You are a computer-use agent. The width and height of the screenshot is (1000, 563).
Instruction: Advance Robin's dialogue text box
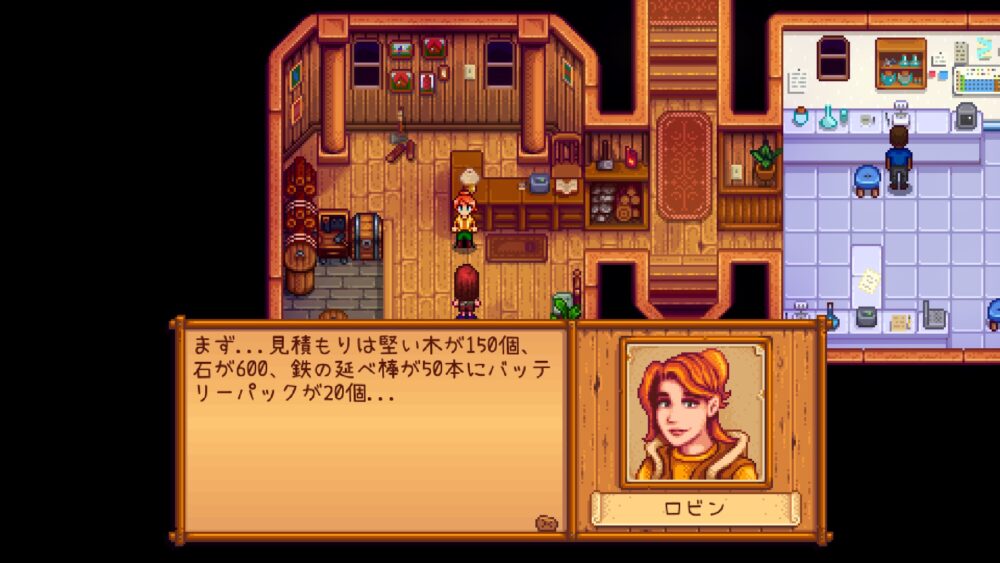372,430
